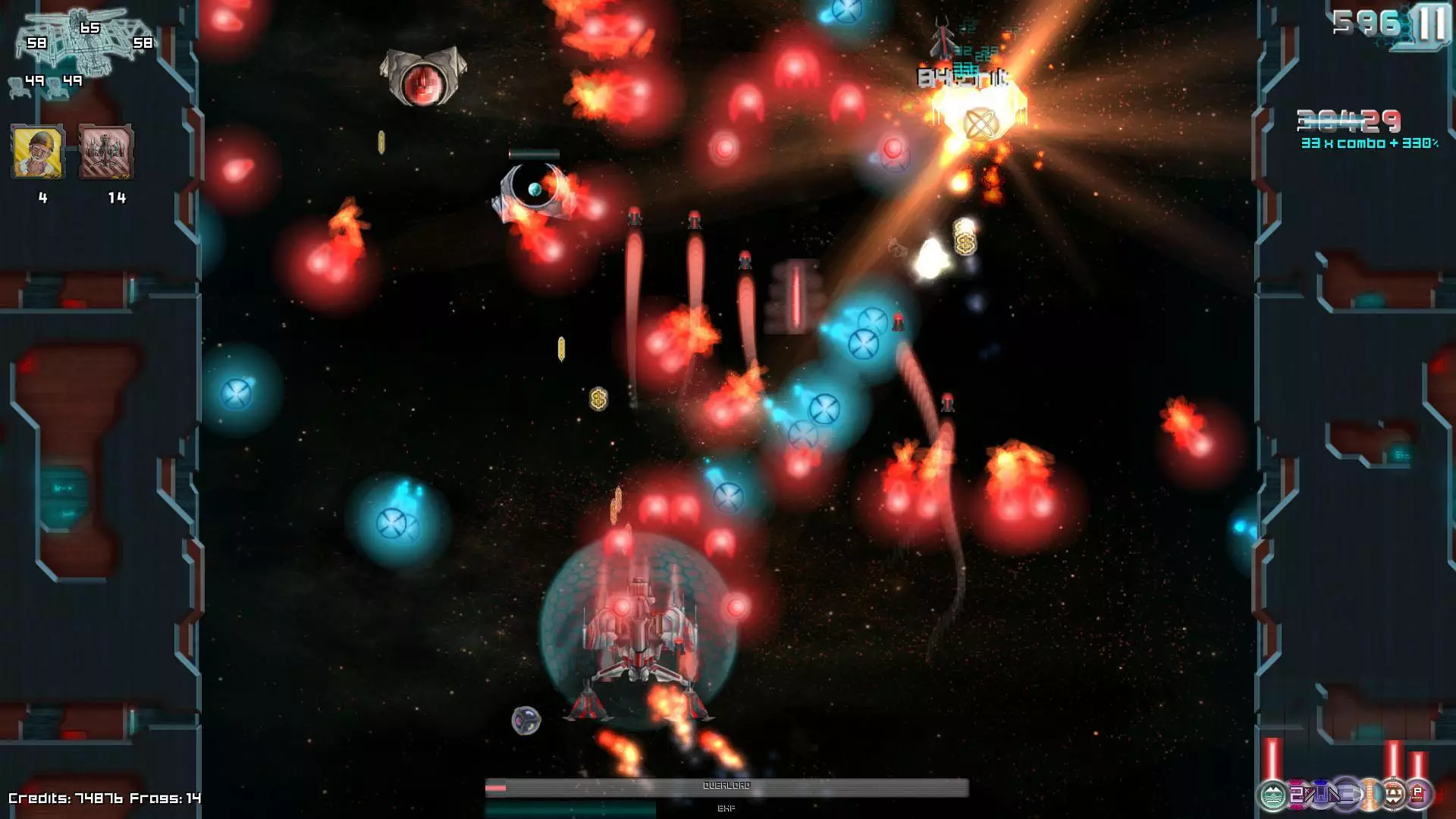1456x819 pixels.
Task: Activate the red ship summon ability
Action: [108, 150]
